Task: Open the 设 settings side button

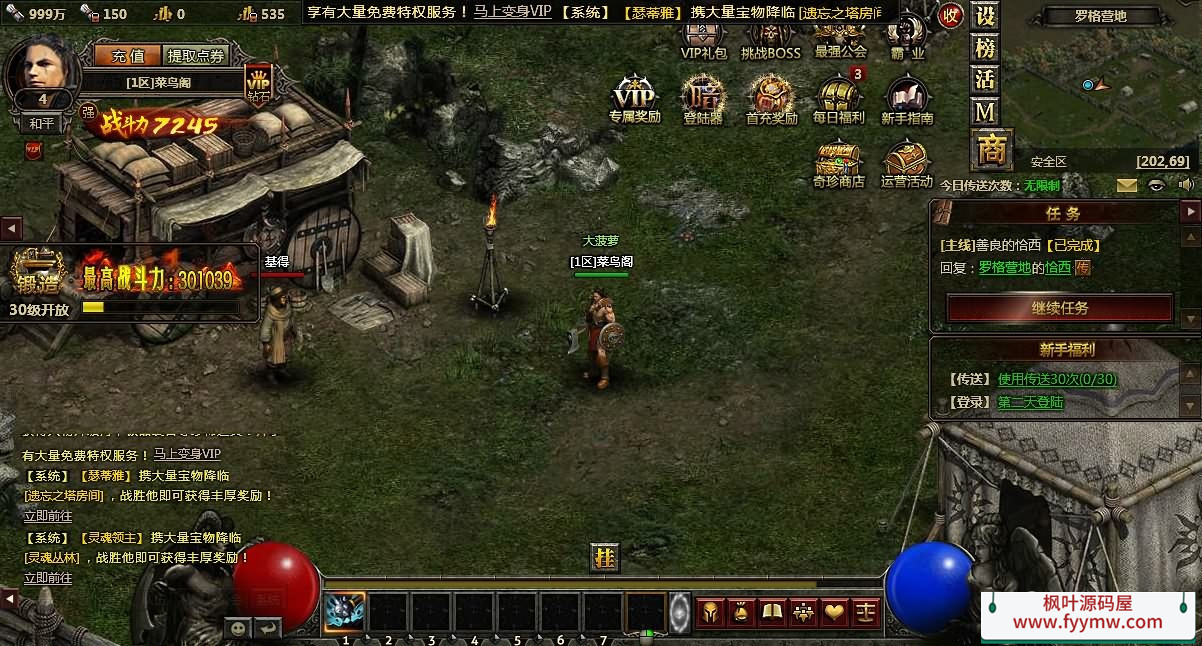Action: (x=986, y=17)
